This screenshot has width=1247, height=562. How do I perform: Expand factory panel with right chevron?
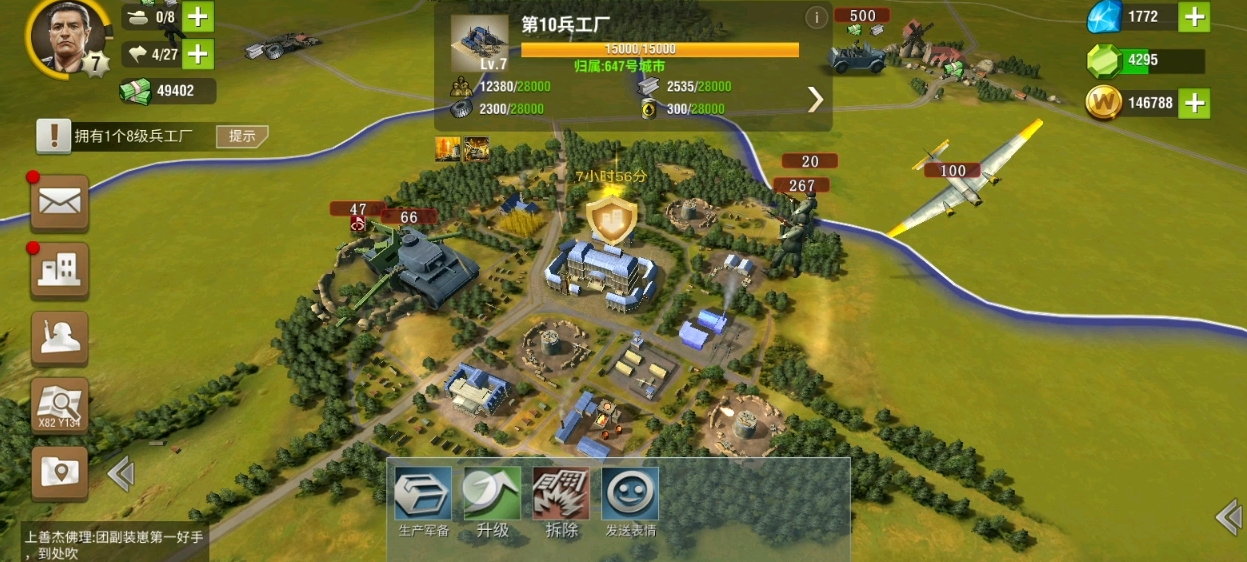click(815, 99)
